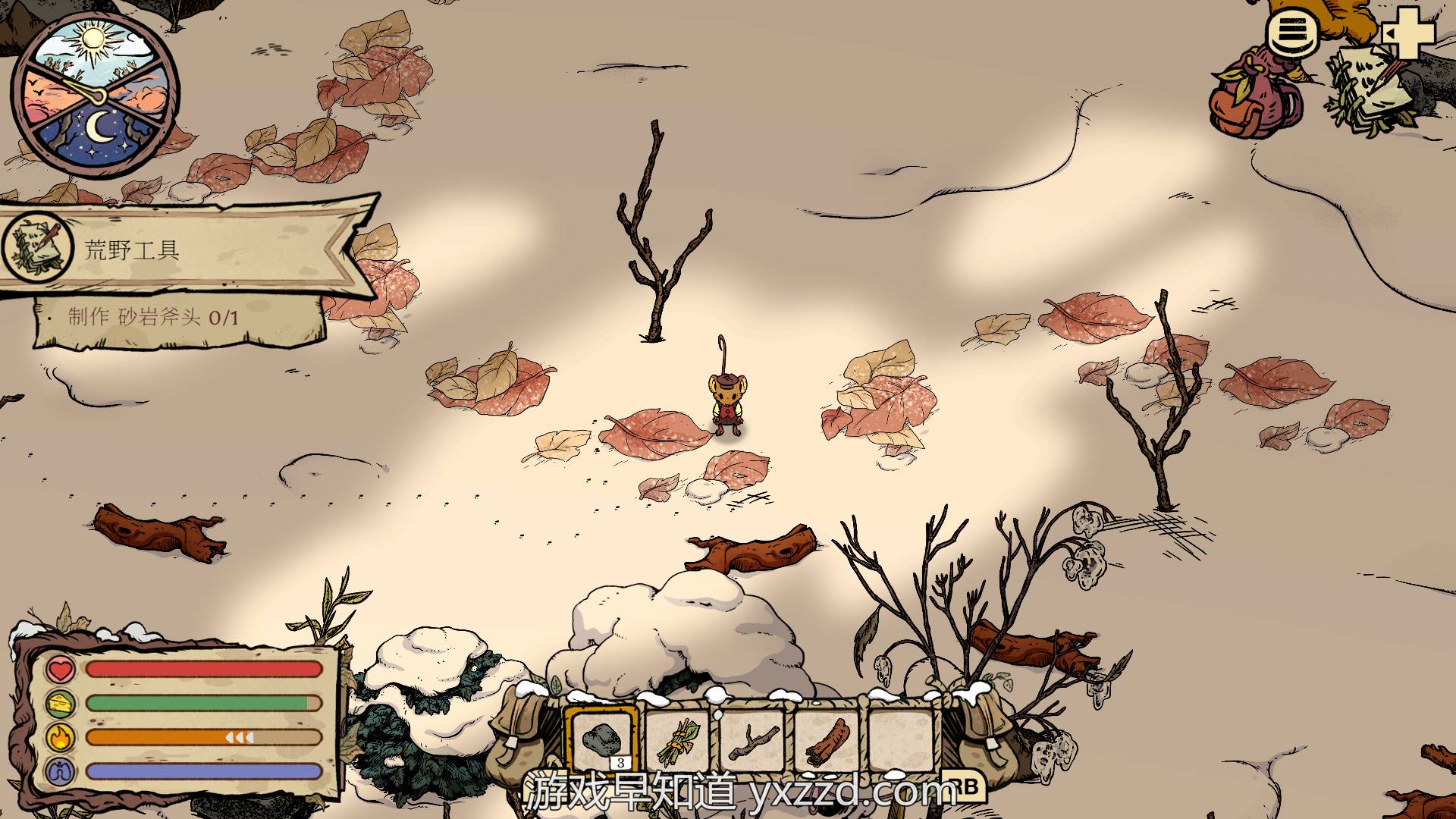Open the 荒野工具 quest banner
This screenshot has height=819, width=1456.
coord(182,249)
